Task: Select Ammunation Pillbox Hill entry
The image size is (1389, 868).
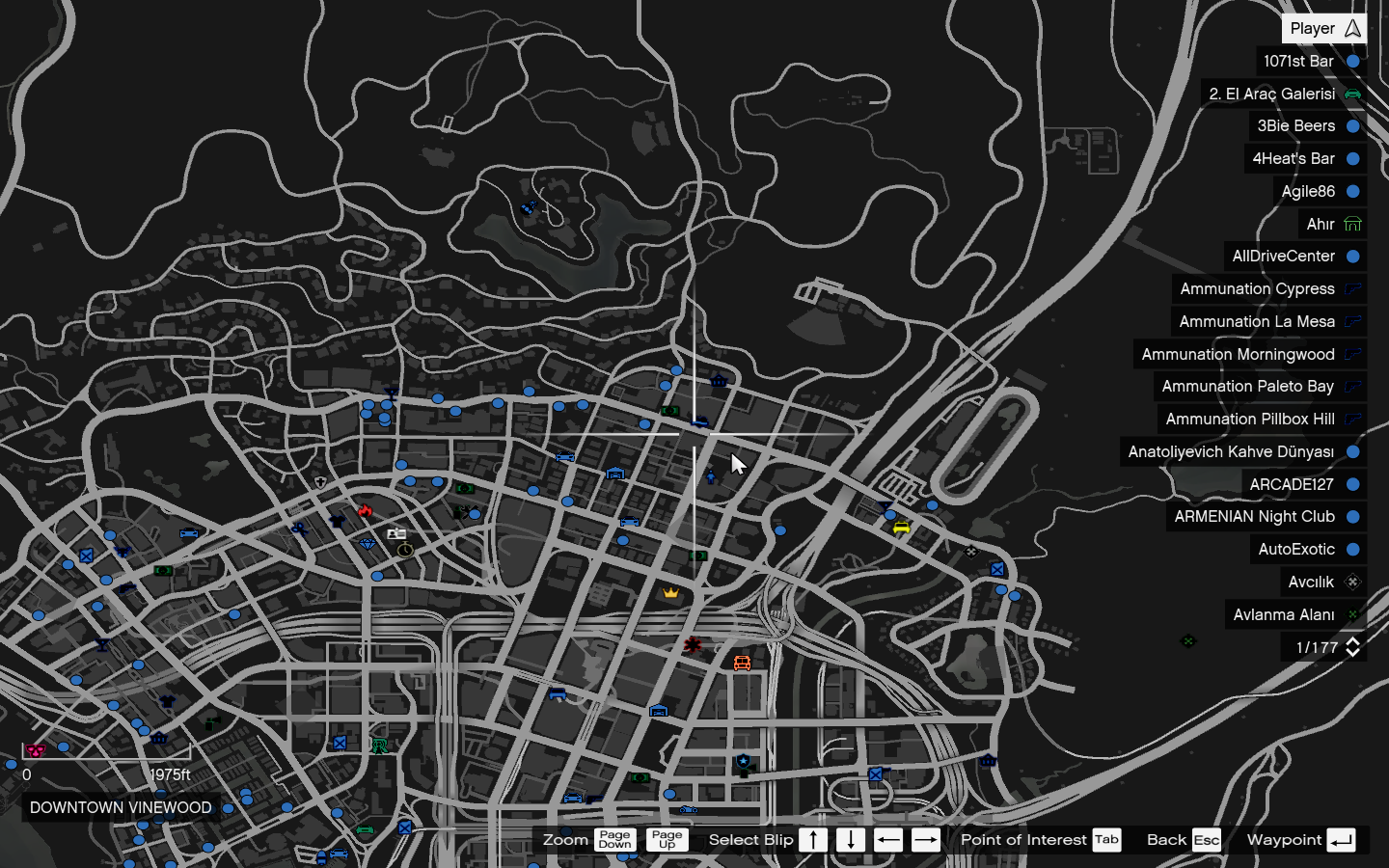Action: [1261, 420]
